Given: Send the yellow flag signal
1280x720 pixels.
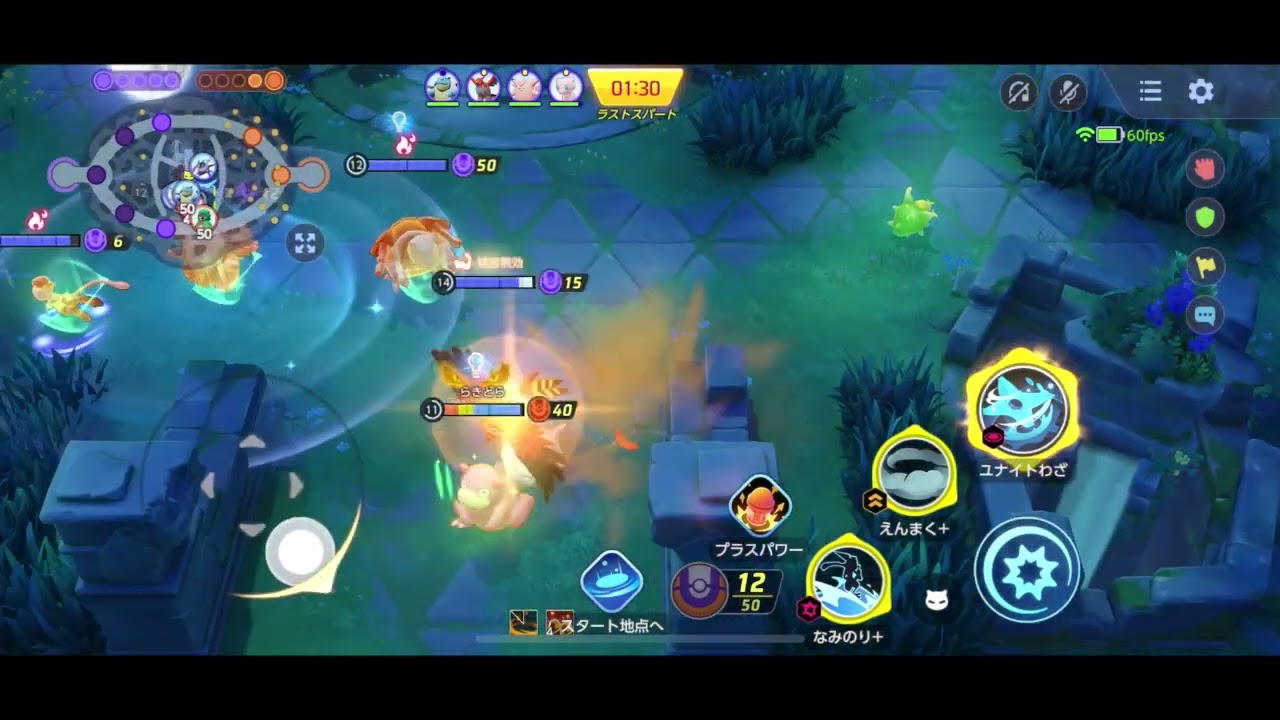Looking at the screenshot, I should [1205, 266].
